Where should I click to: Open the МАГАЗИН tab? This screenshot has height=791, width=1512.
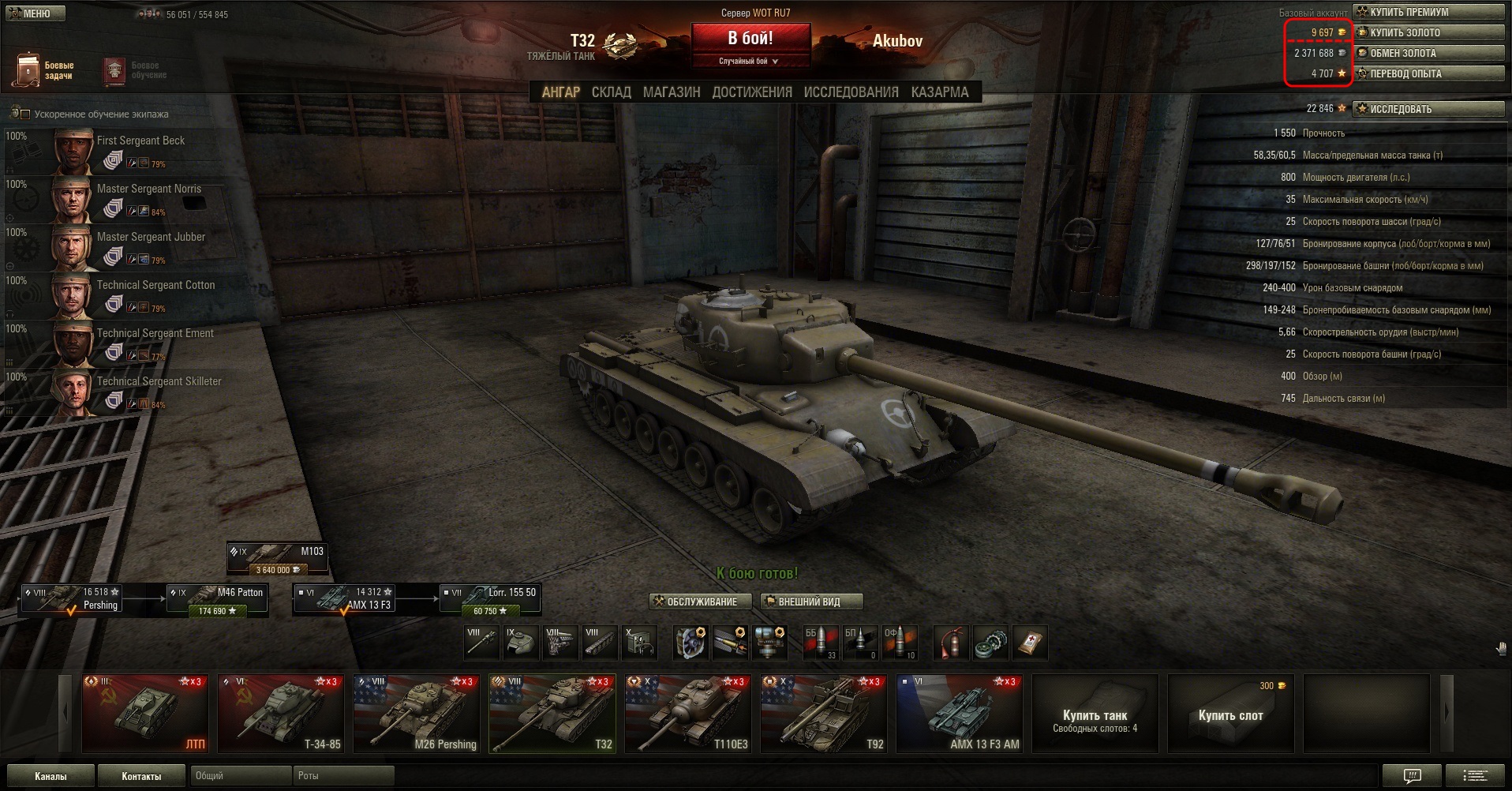click(x=672, y=92)
